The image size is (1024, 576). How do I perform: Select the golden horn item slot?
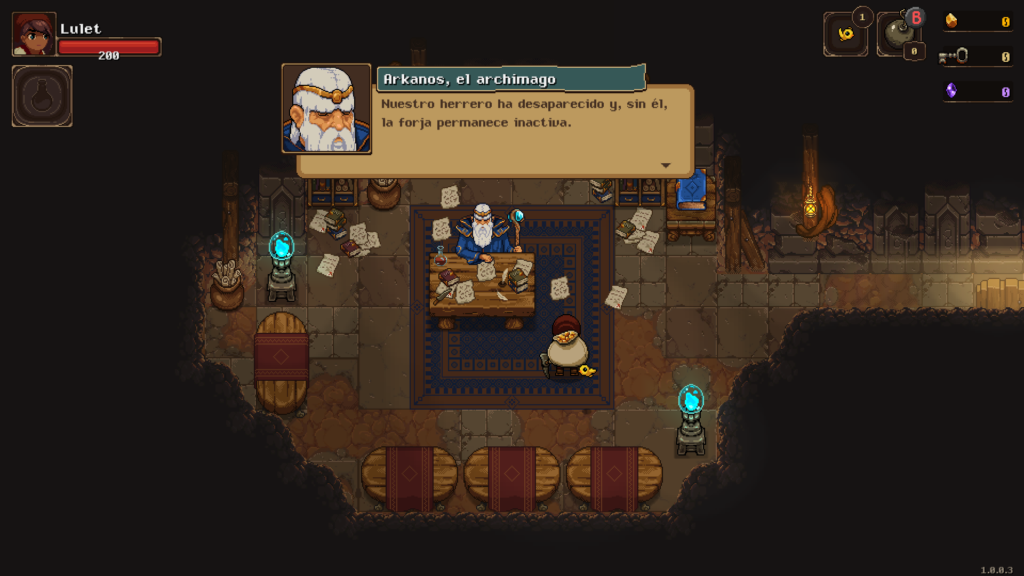pyautogui.click(x=845, y=34)
